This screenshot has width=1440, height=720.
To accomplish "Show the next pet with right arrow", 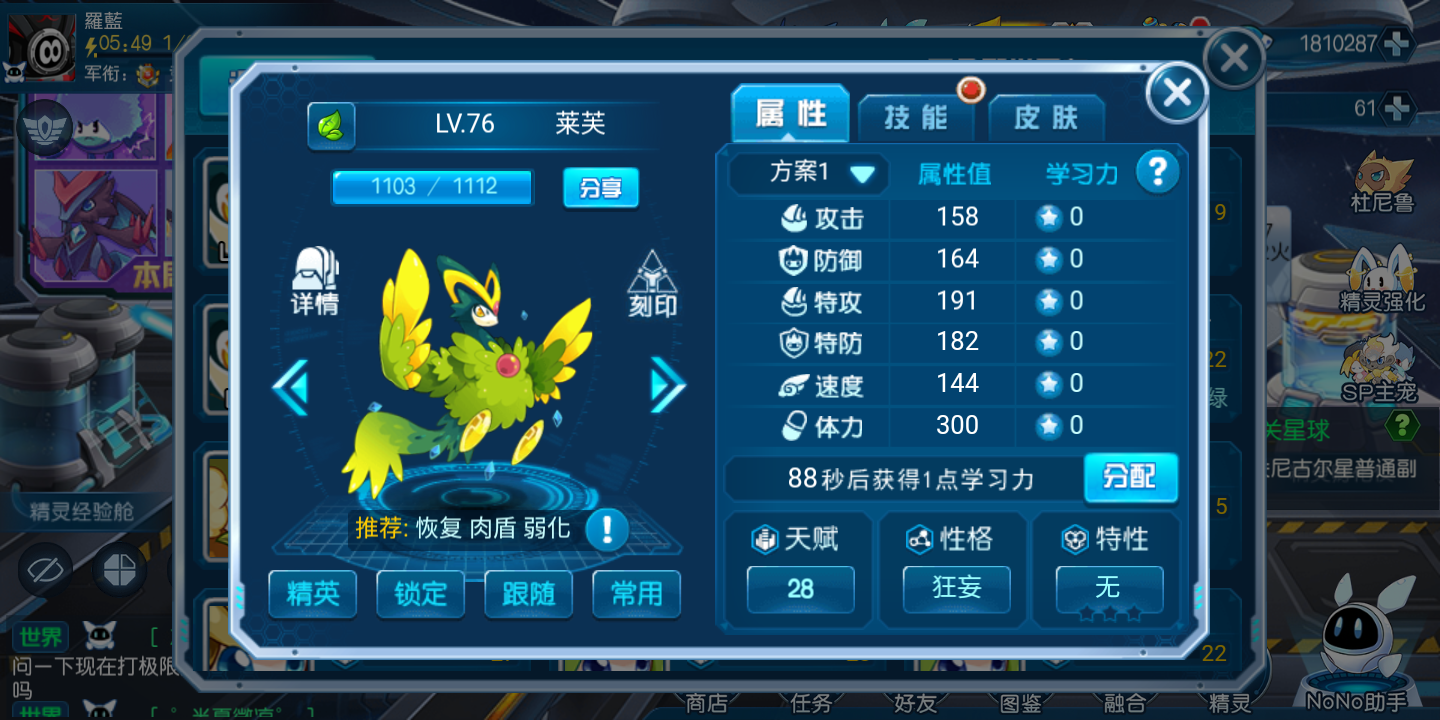I will [x=667, y=385].
